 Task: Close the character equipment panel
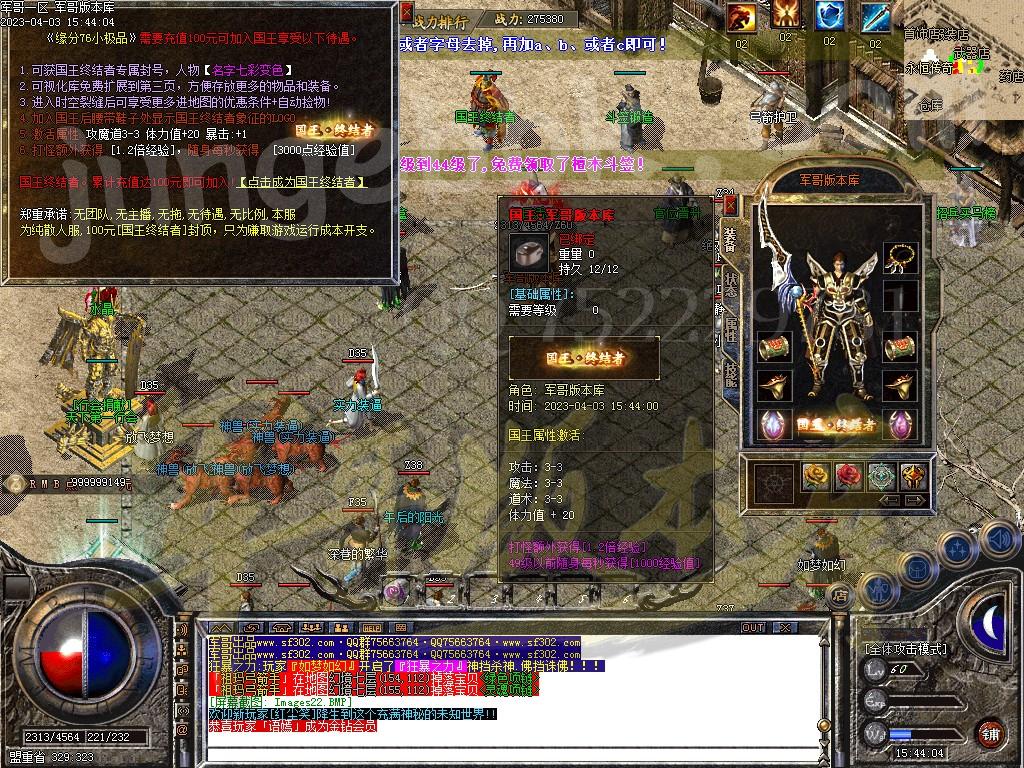[730, 205]
